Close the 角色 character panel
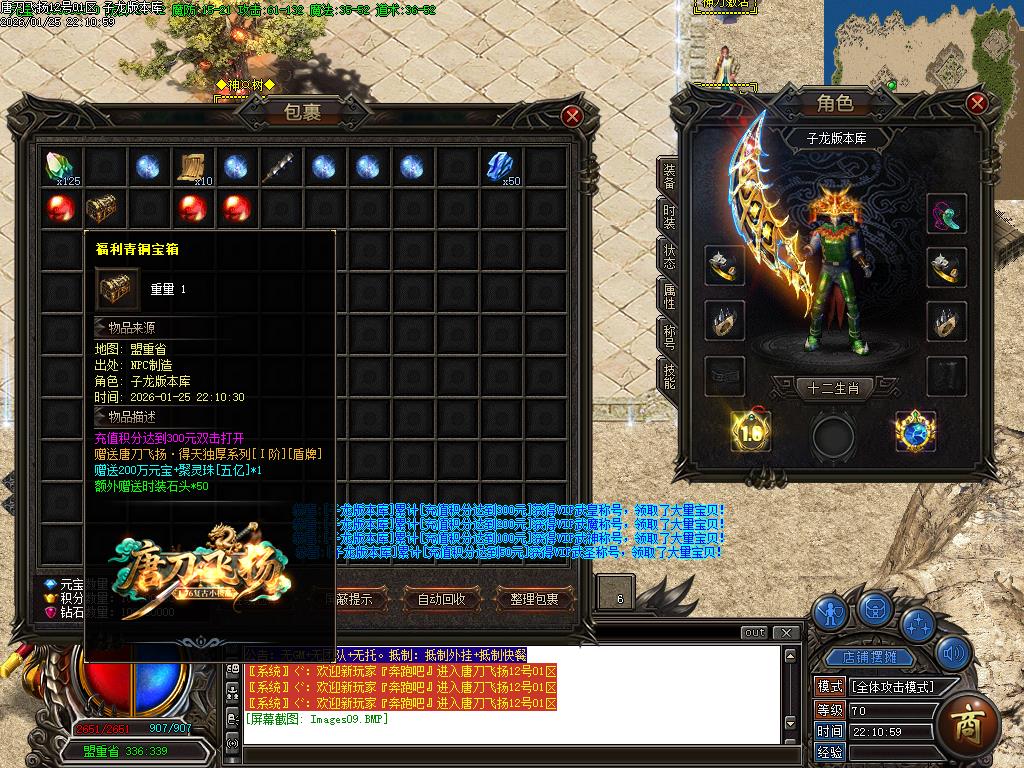 [977, 103]
